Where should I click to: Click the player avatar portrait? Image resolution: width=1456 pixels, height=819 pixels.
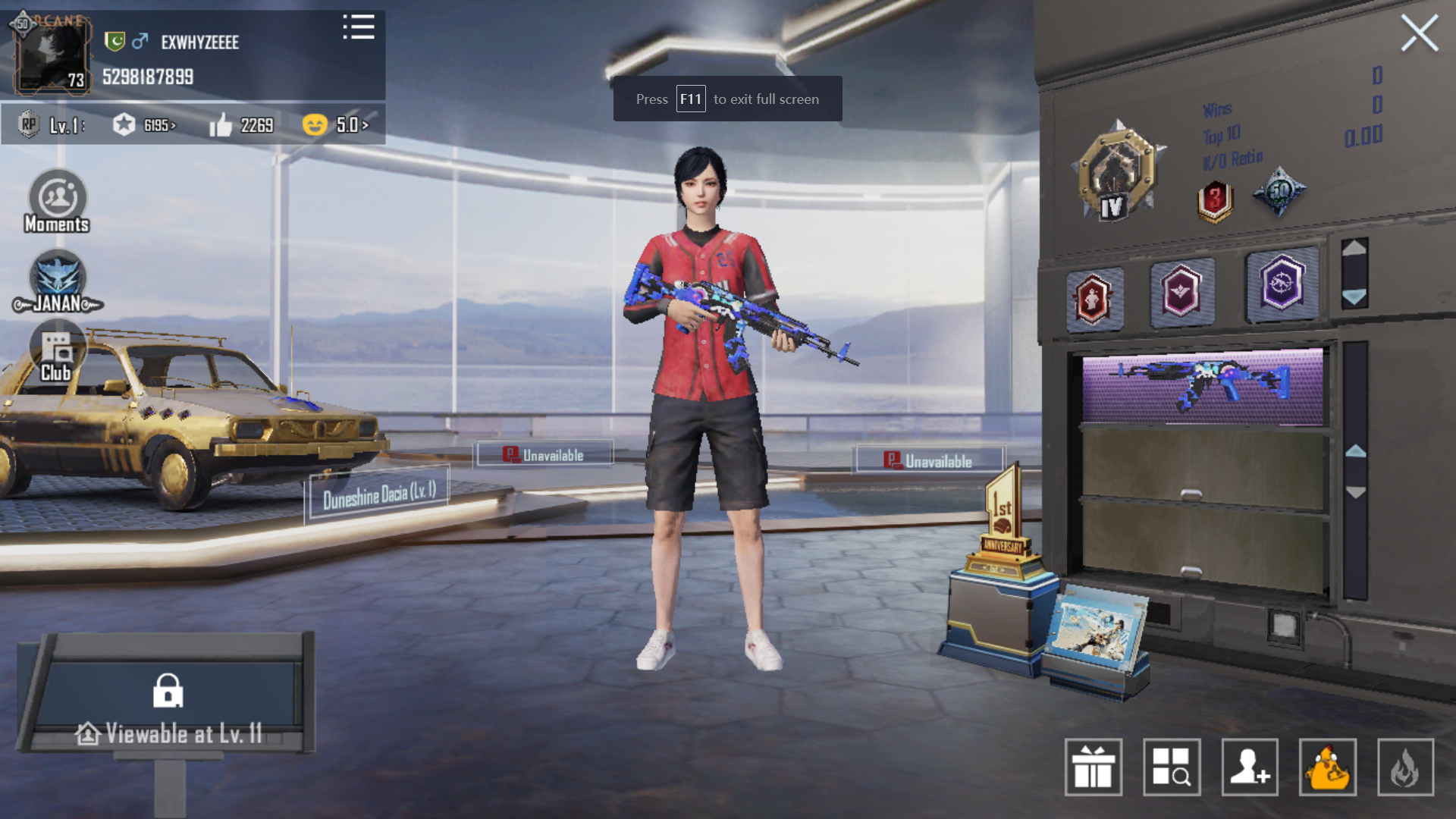(50, 55)
